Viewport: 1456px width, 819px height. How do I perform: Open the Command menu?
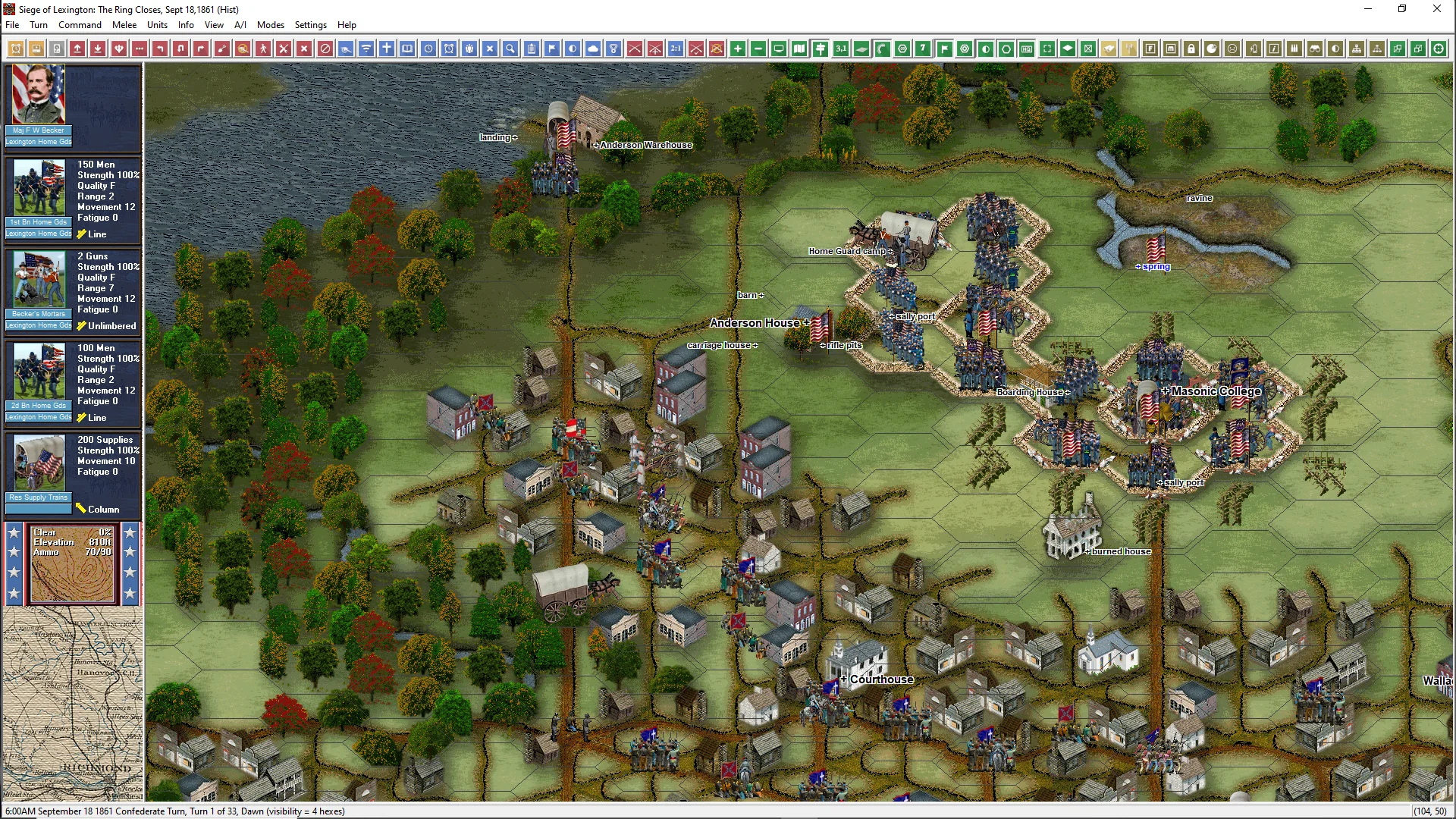pyautogui.click(x=80, y=25)
